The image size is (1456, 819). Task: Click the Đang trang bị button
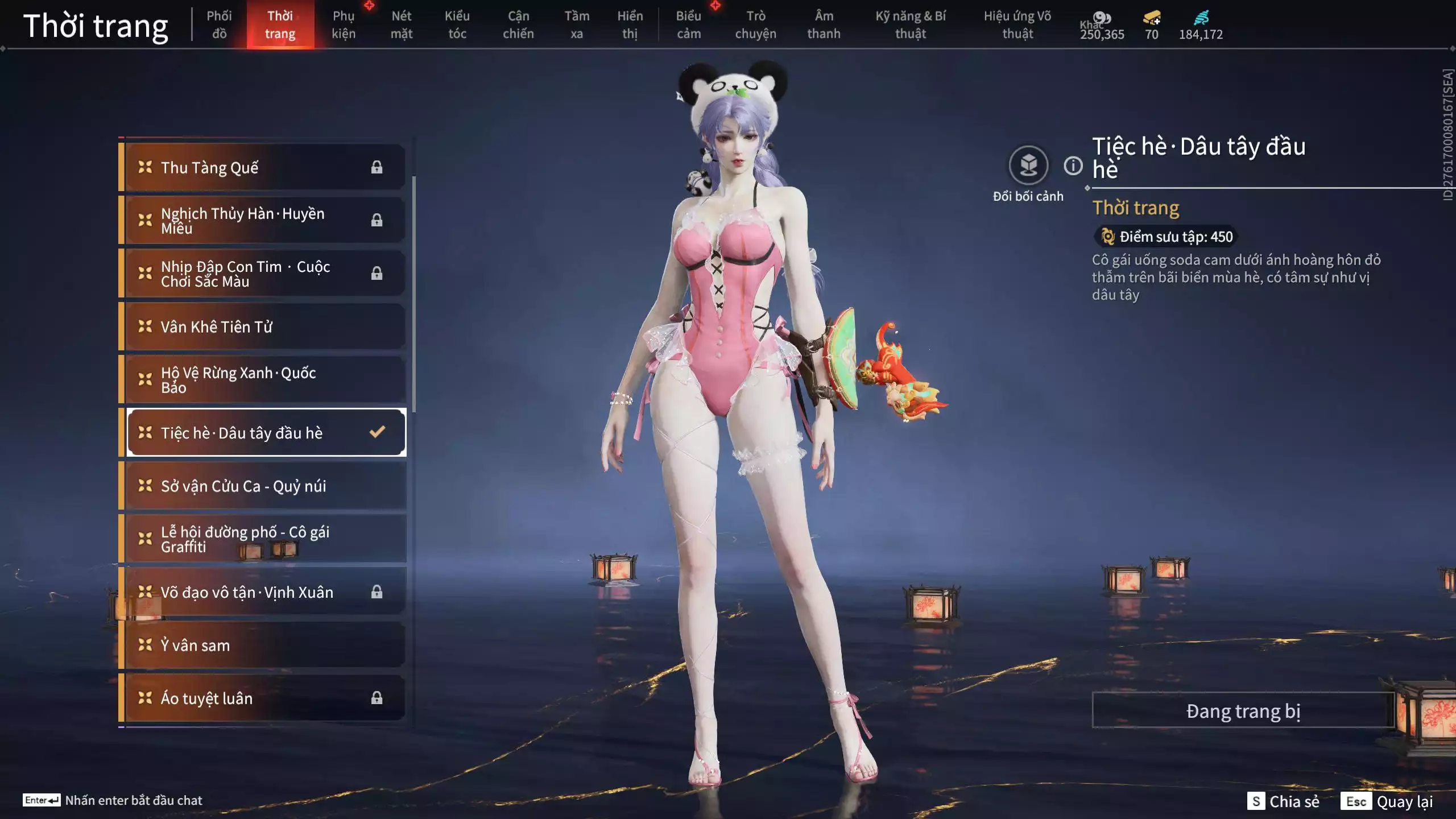pyautogui.click(x=1243, y=711)
